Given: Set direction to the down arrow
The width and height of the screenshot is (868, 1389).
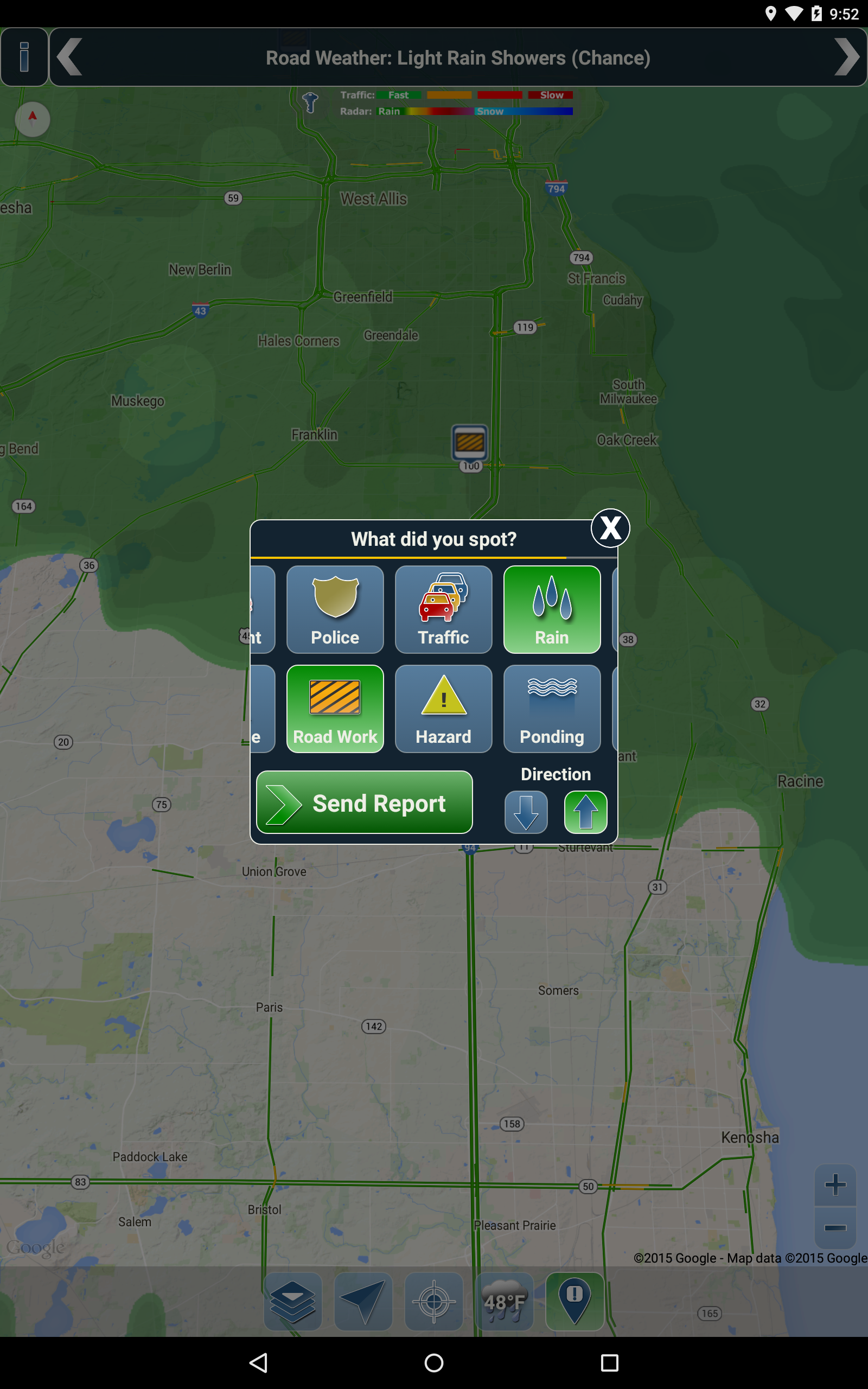Looking at the screenshot, I should tap(526, 812).
